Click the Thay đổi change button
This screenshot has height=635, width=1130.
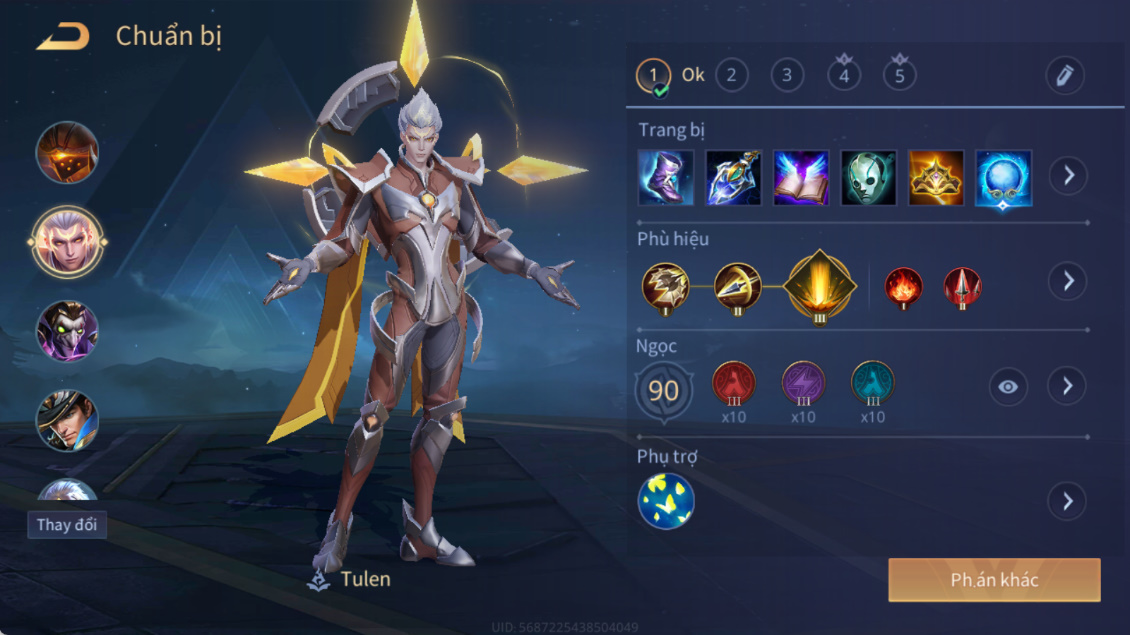[x=67, y=525]
